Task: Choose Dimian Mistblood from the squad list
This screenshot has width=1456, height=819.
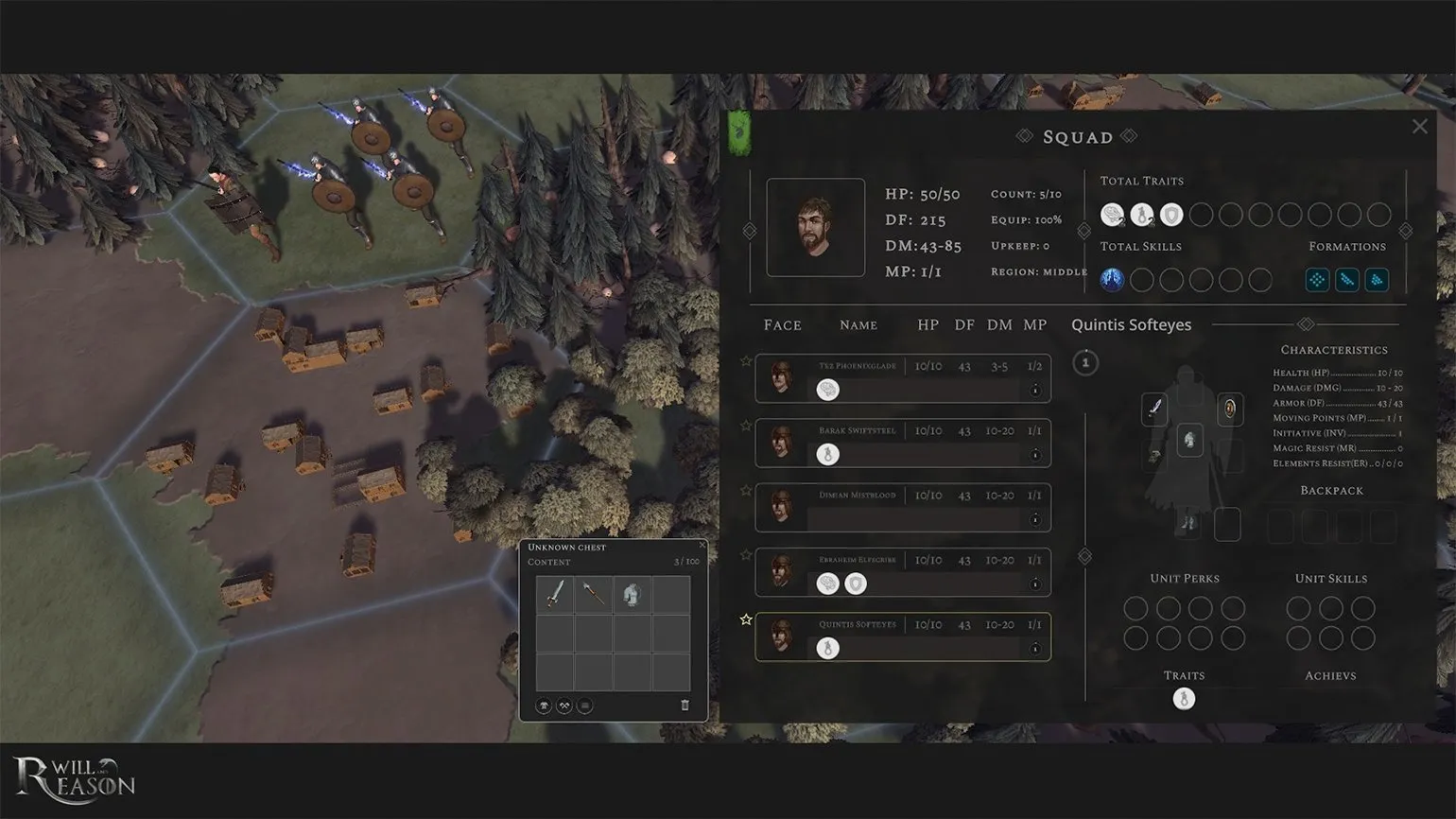Action: (x=902, y=507)
